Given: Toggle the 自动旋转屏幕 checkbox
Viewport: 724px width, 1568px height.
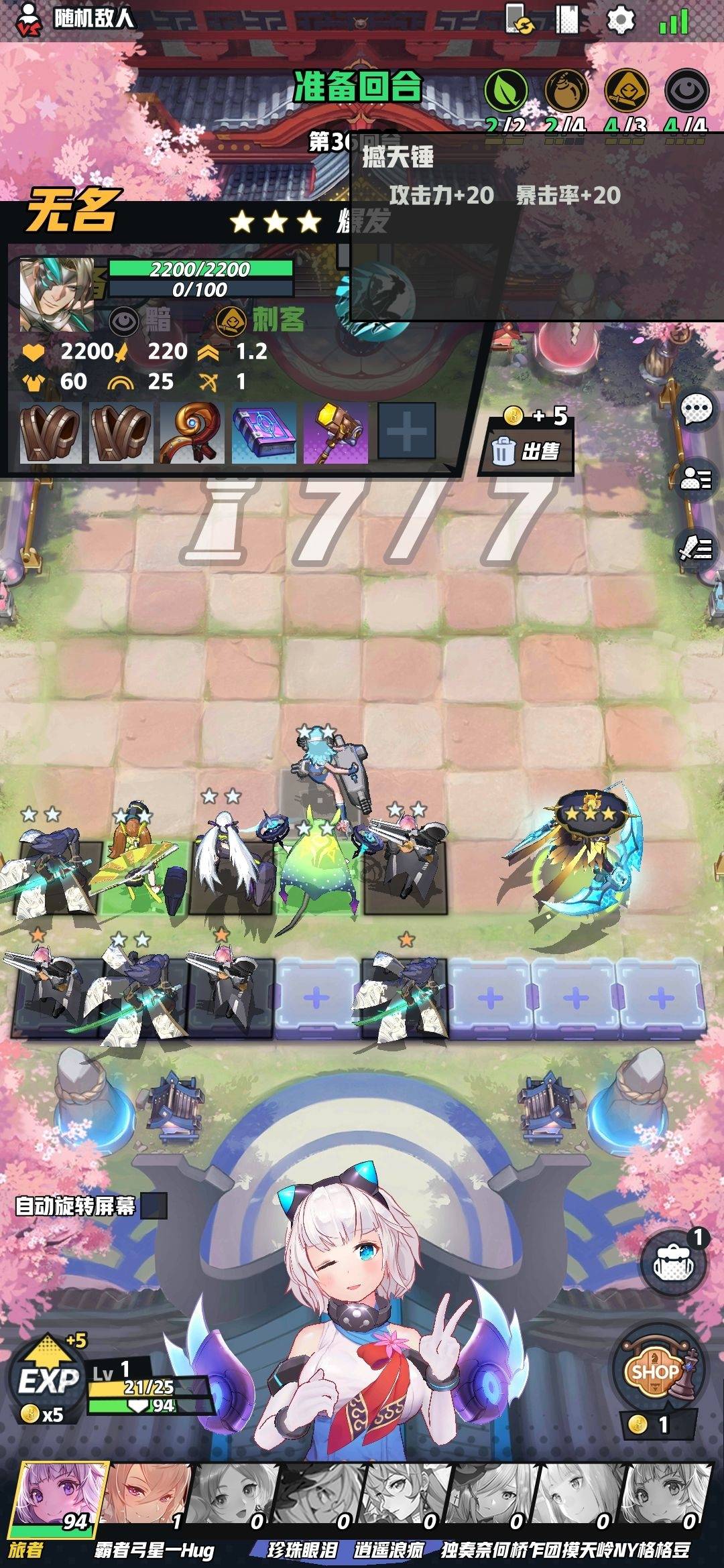Looking at the screenshot, I should pyautogui.click(x=154, y=1206).
